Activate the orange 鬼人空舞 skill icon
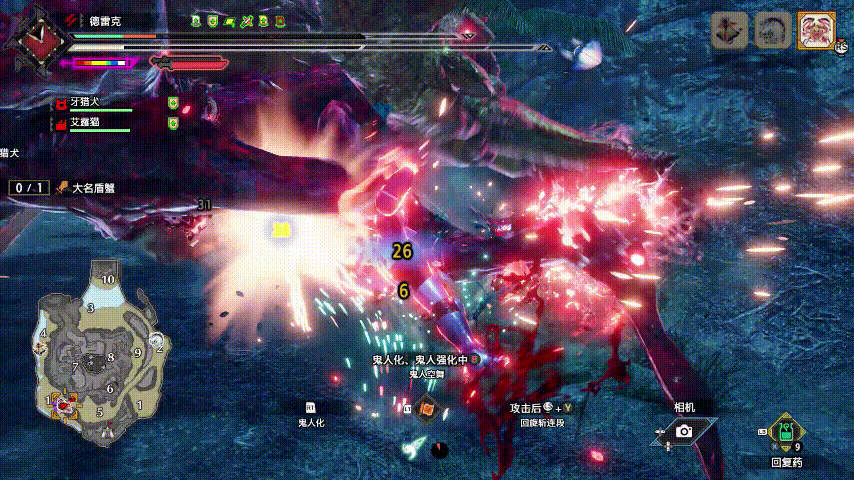Screen dimensions: 854x480 [x=426, y=408]
